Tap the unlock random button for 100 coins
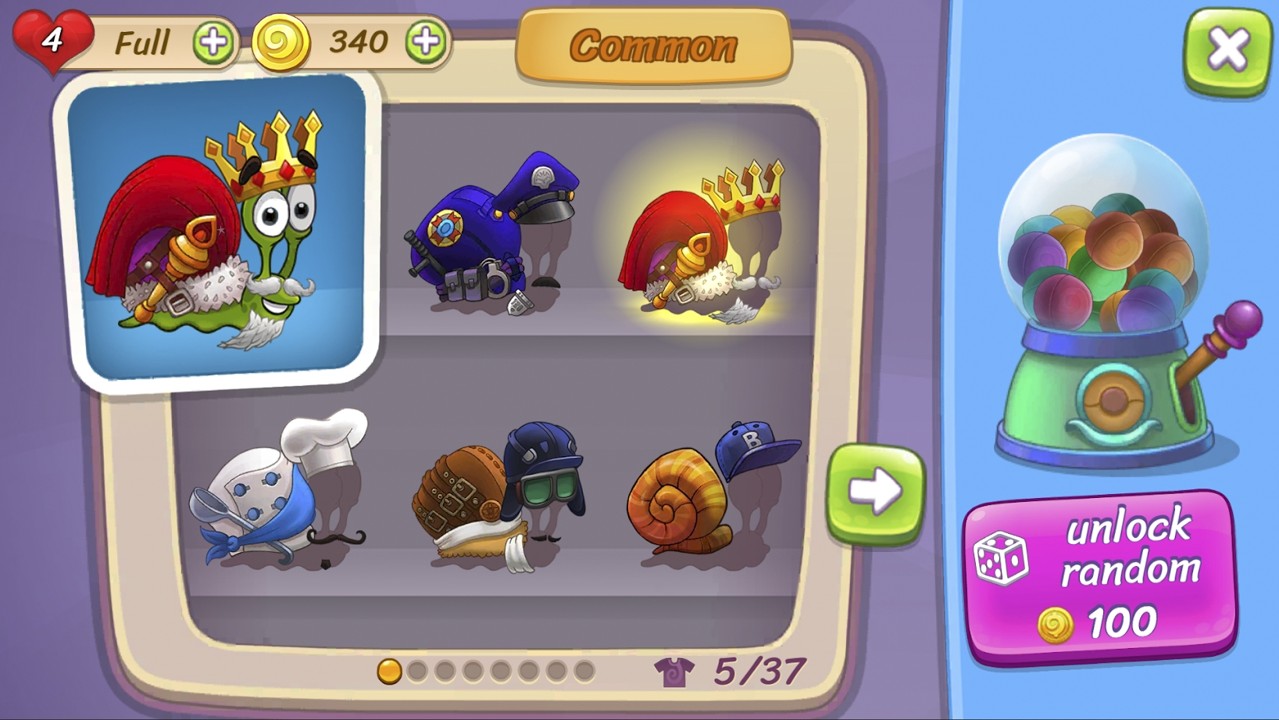The height and width of the screenshot is (720, 1279). pyautogui.click(x=1100, y=575)
